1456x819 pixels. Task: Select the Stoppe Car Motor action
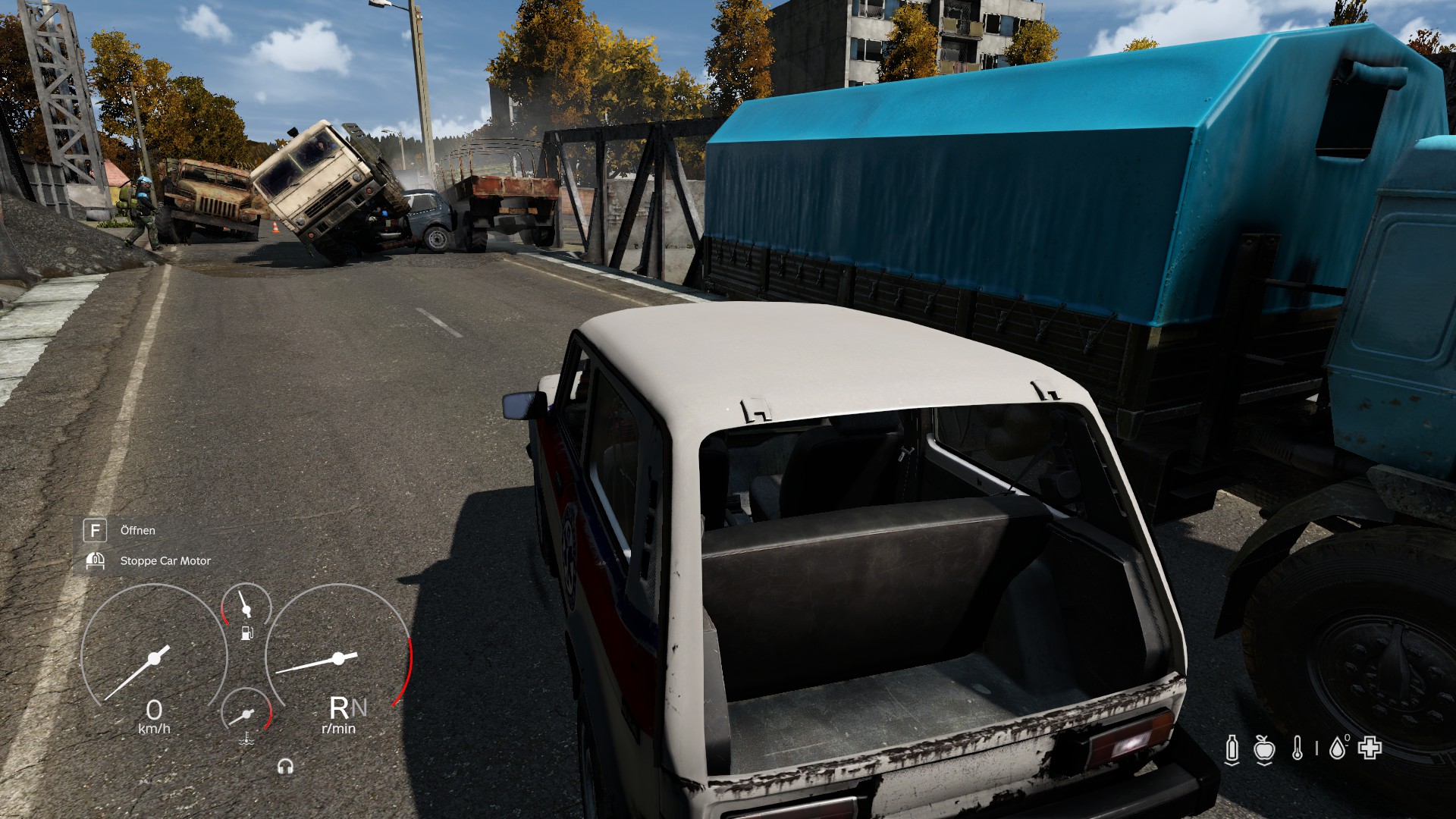click(x=165, y=561)
